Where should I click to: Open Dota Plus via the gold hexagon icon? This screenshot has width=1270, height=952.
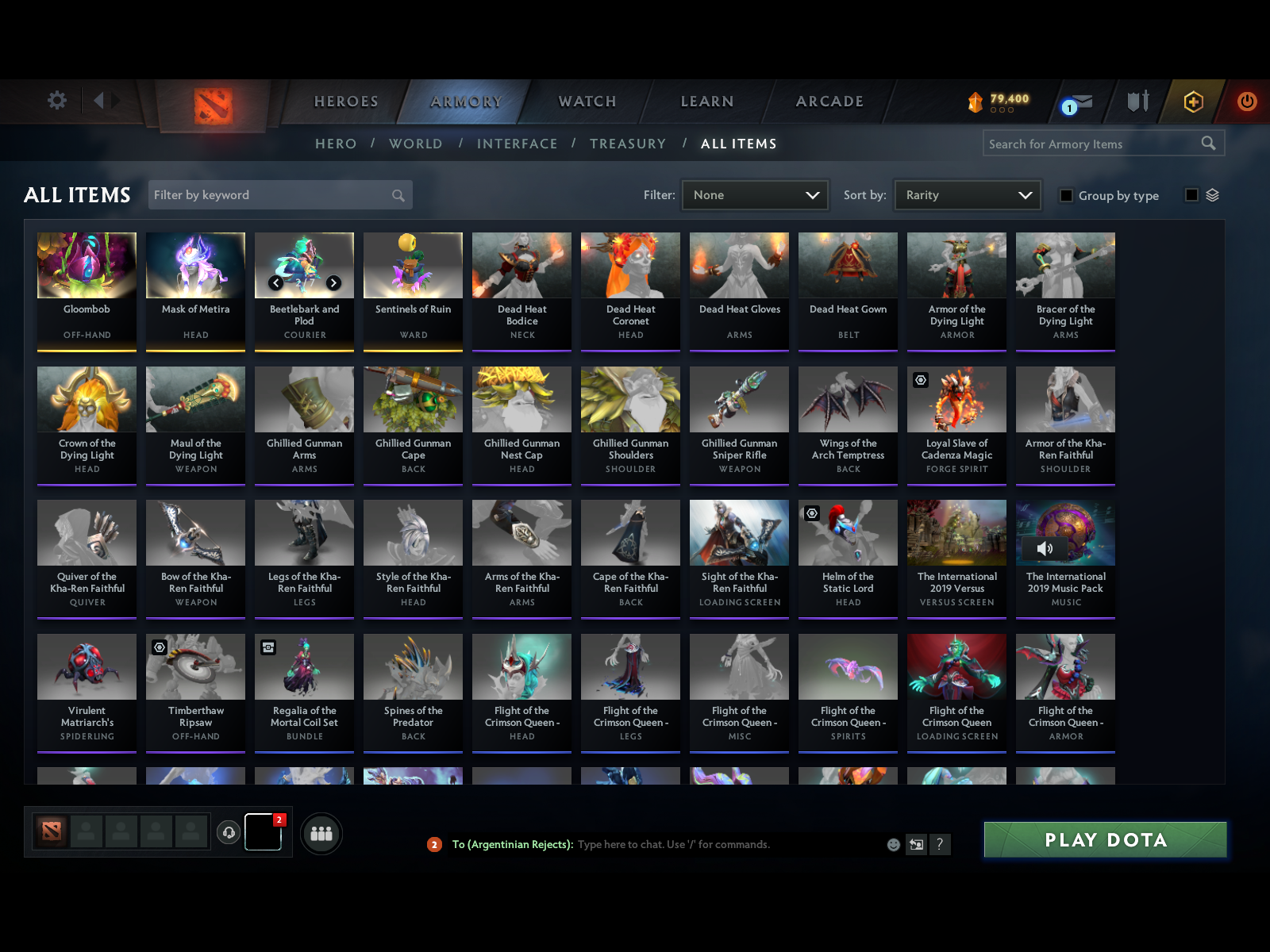click(1194, 102)
